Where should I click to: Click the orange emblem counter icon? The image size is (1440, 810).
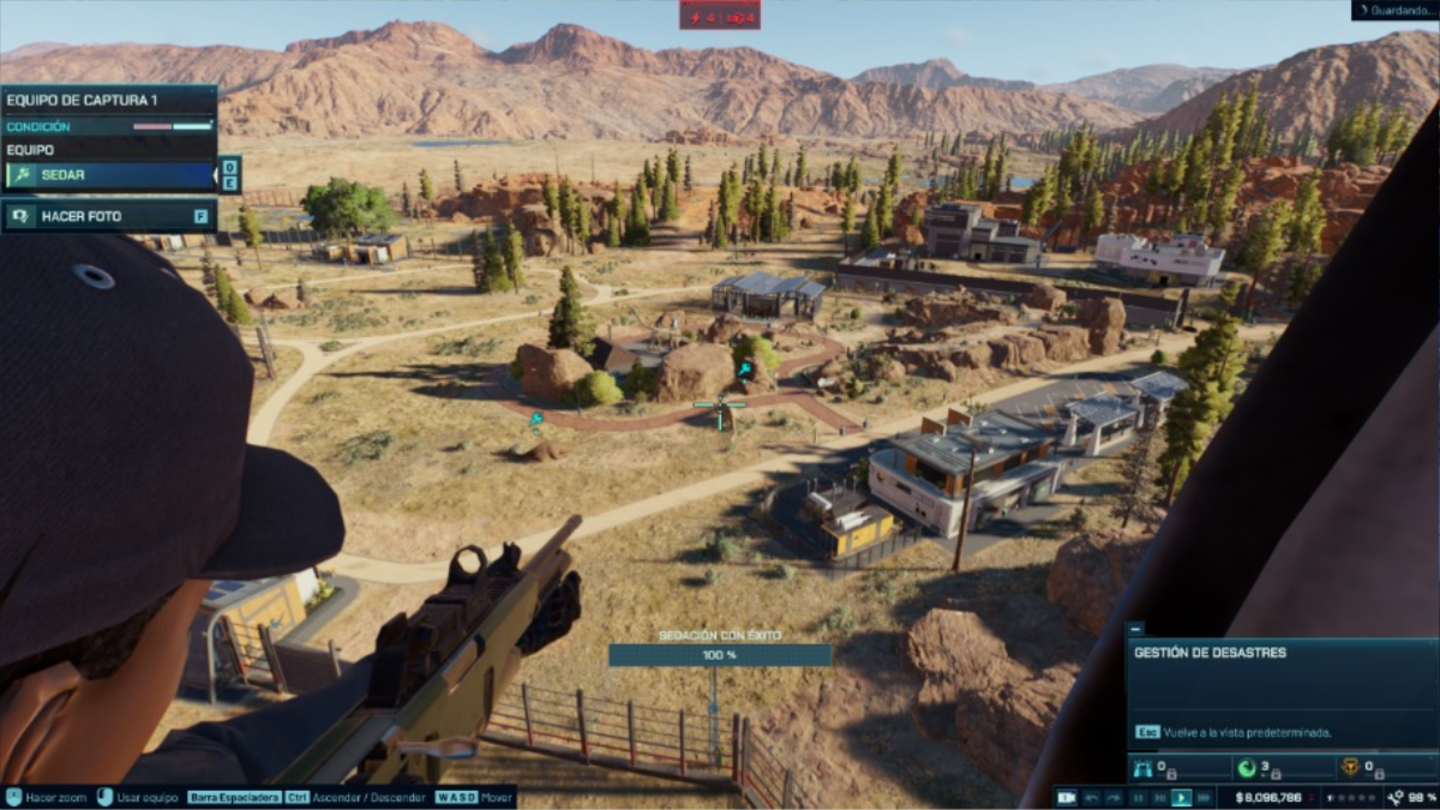pyautogui.click(x=1349, y=768)
